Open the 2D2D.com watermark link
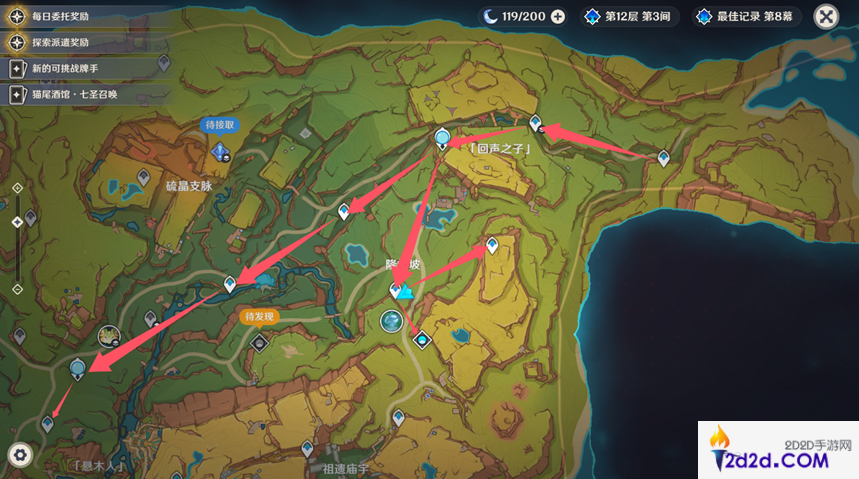This screenshot has height=479, width=859. coord(777,449)
